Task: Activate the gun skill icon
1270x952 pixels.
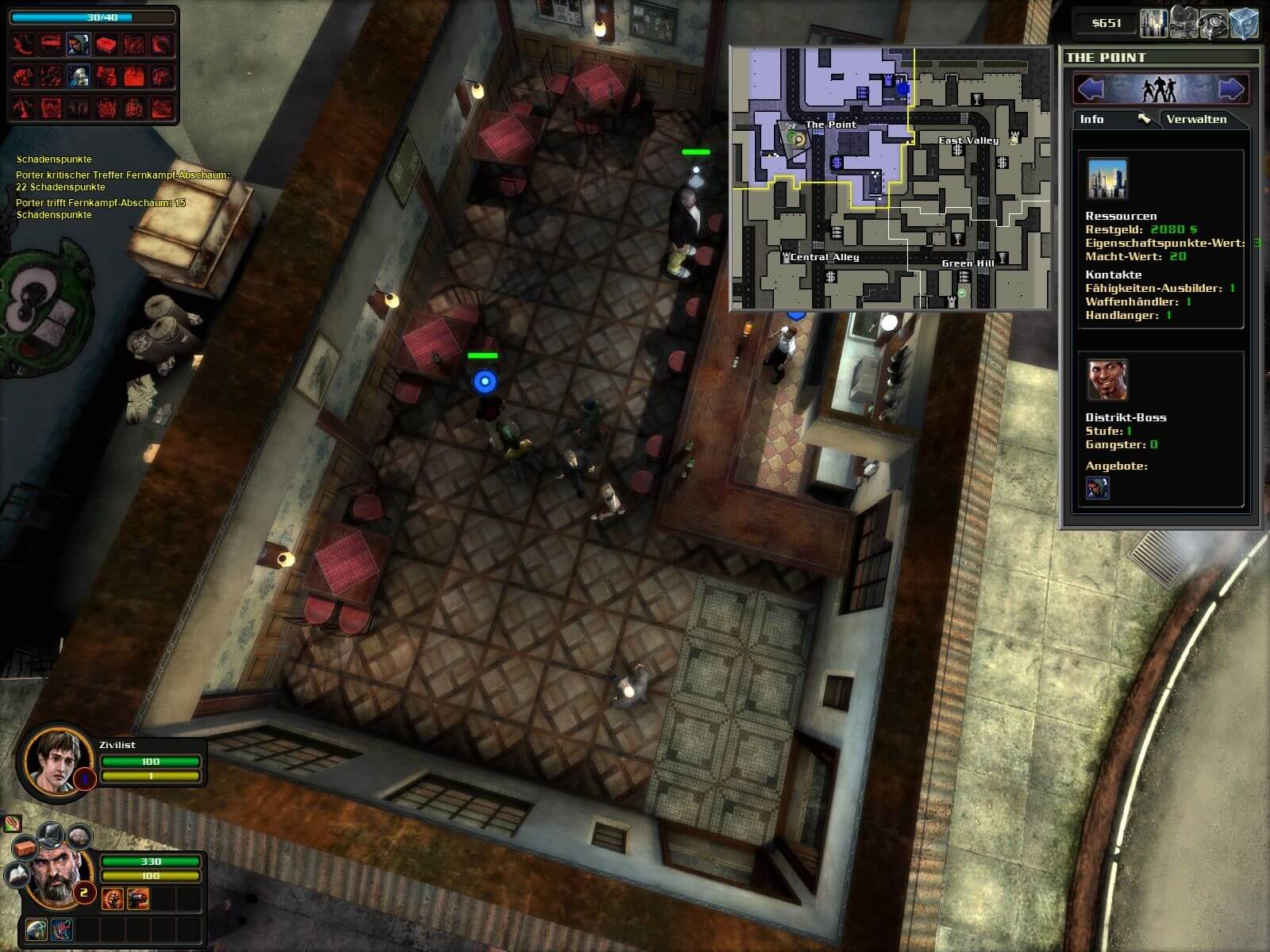Action: [x=138, y=898]
